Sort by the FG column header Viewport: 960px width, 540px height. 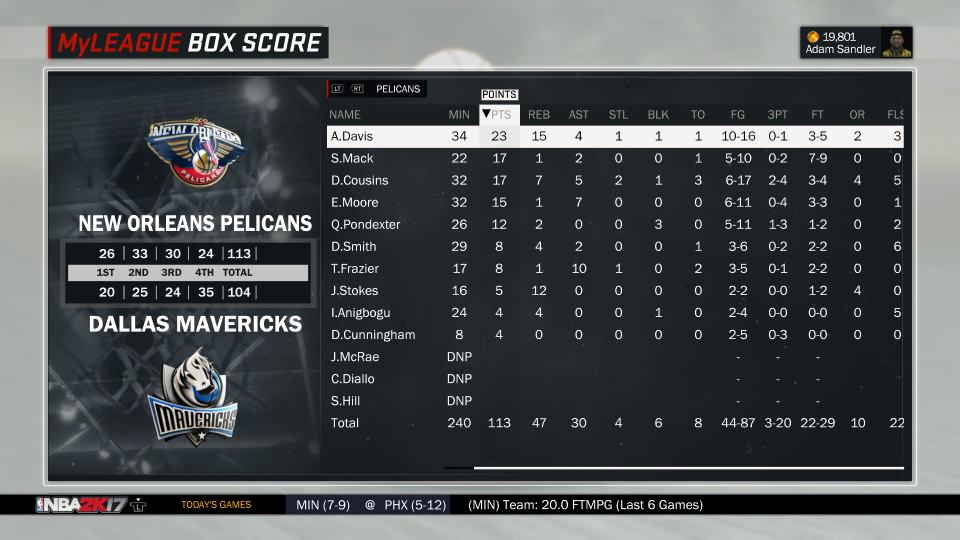[x=737, y=114]
